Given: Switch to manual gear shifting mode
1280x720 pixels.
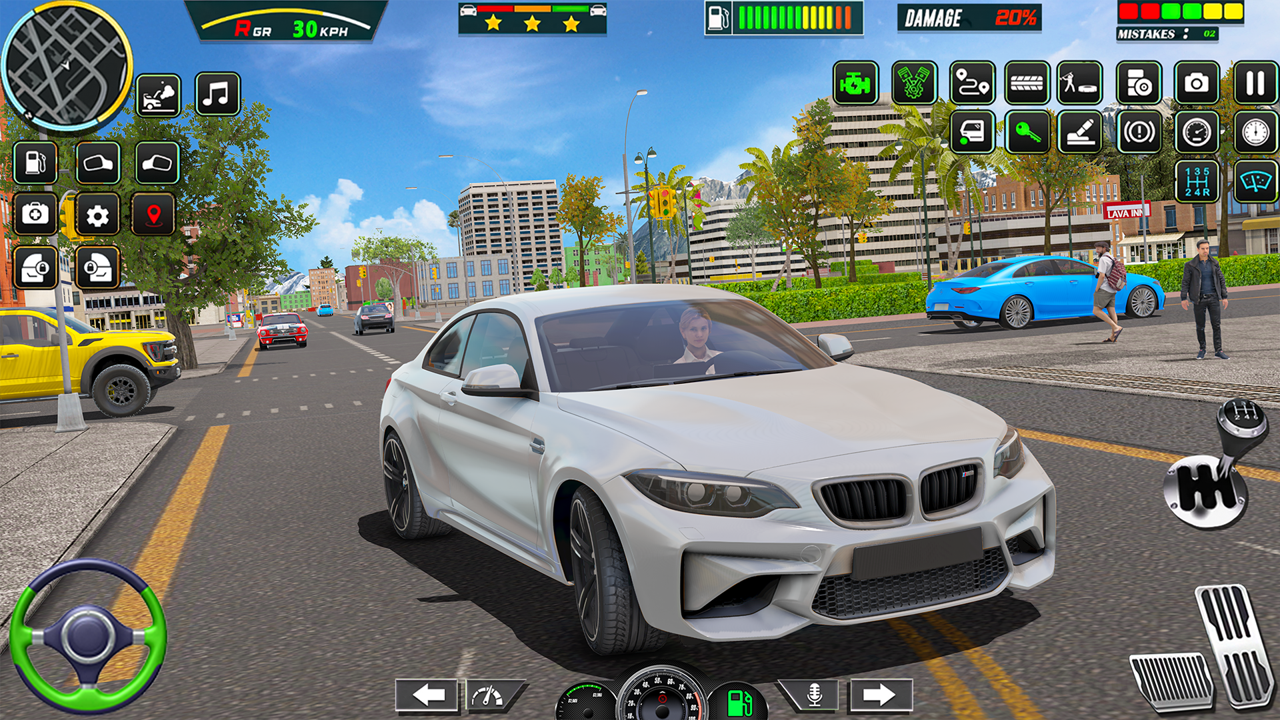Looking at the screenshot, I should (1195, 183).
